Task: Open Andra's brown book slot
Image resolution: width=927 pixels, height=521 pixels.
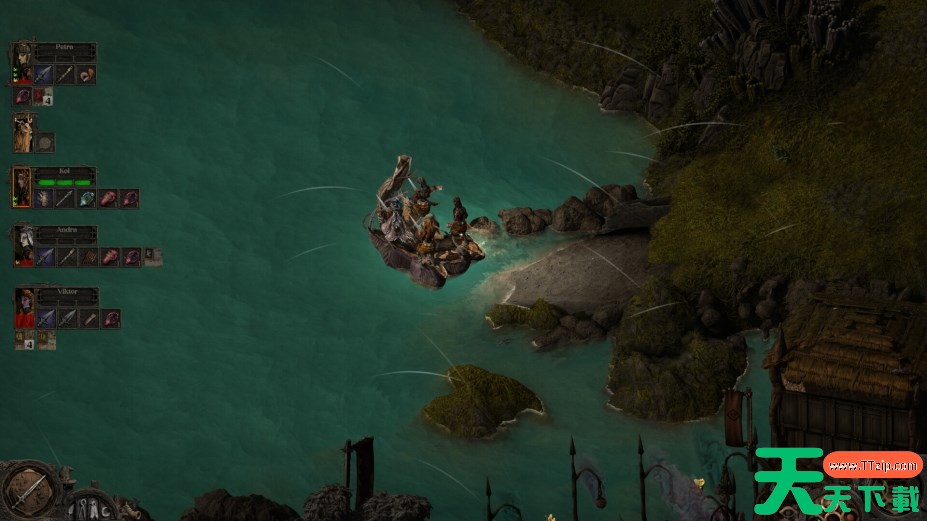Action: tap(87, 257)
